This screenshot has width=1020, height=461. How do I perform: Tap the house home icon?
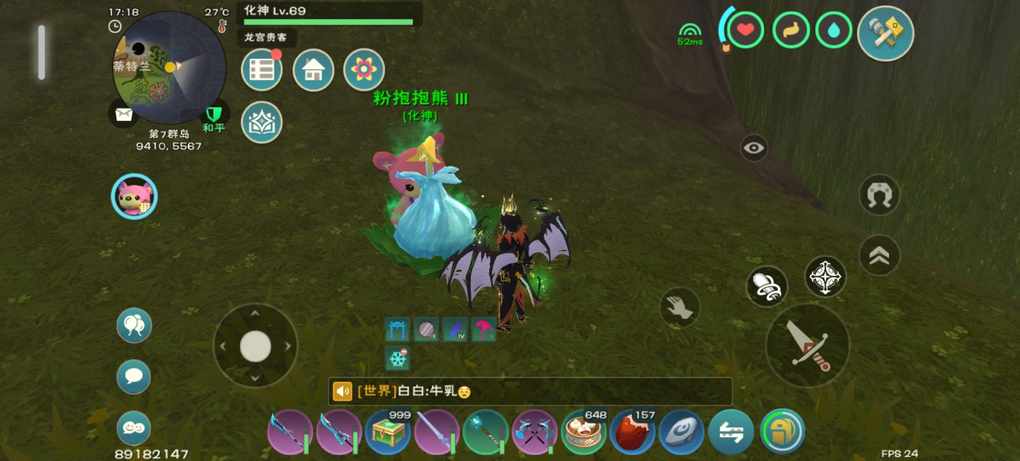313,70
